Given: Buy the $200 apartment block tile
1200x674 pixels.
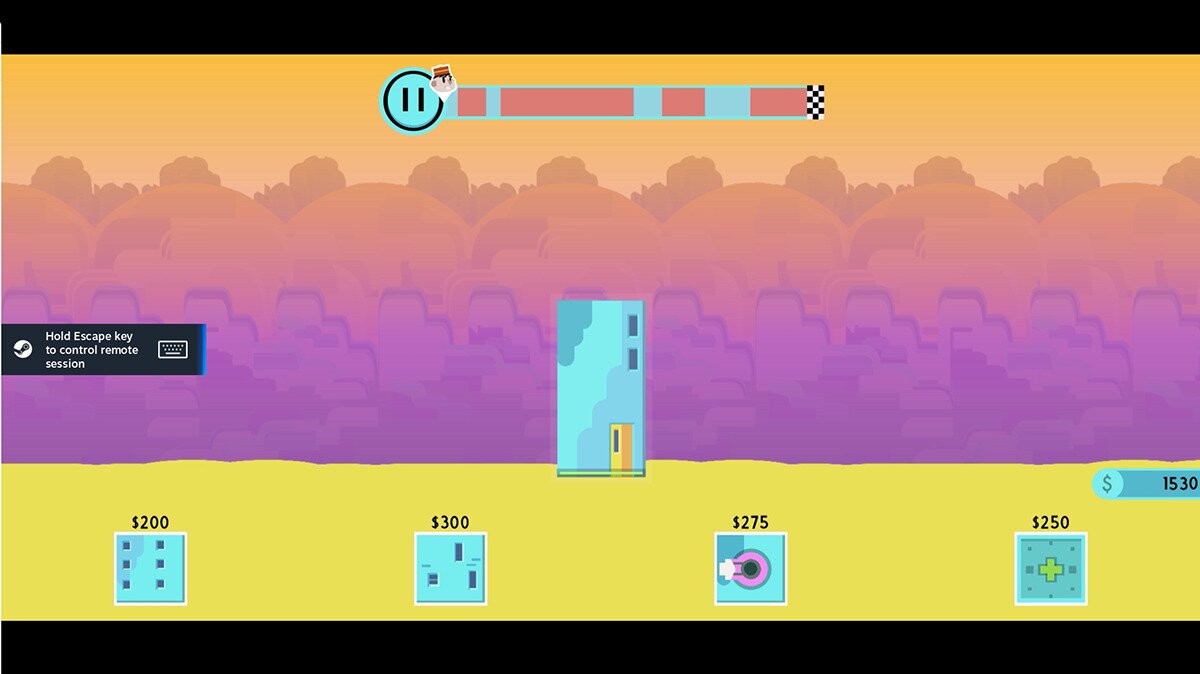Looking at the screenshot, I should 150,568.
